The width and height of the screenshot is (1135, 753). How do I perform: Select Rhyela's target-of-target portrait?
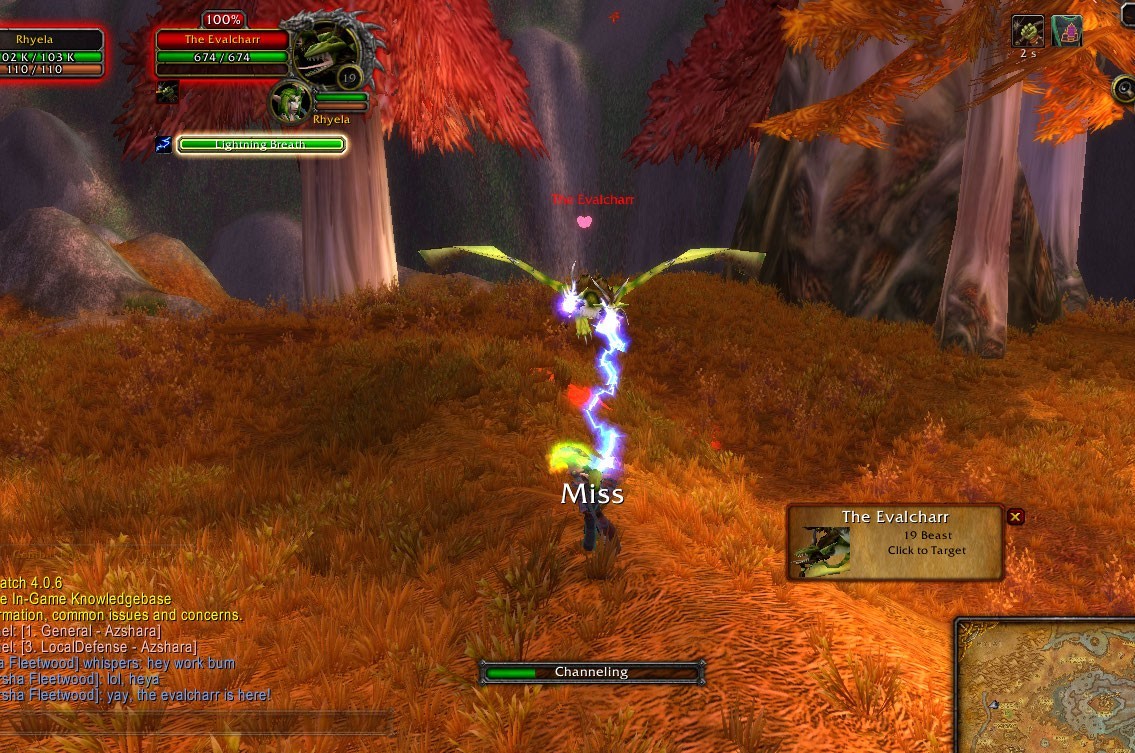click(289, 101)
